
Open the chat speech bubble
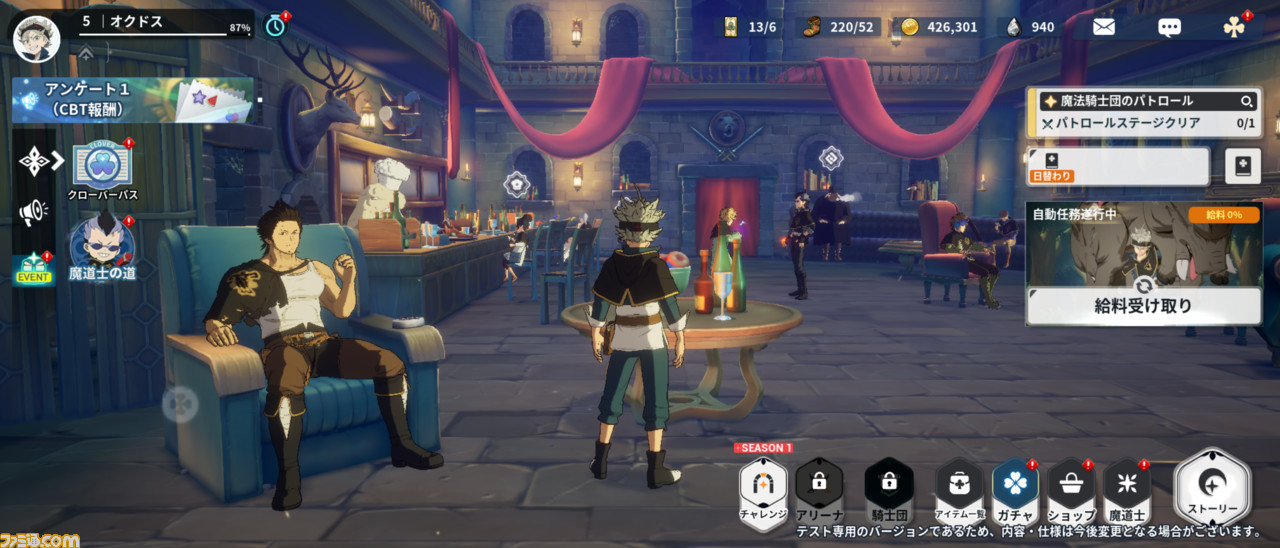[x=1169, y=27]
